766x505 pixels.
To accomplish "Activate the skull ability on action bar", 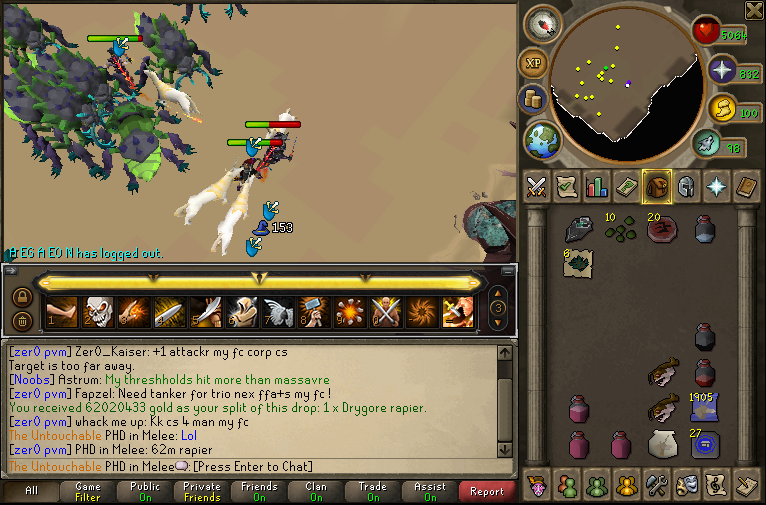I will point(97,313).
